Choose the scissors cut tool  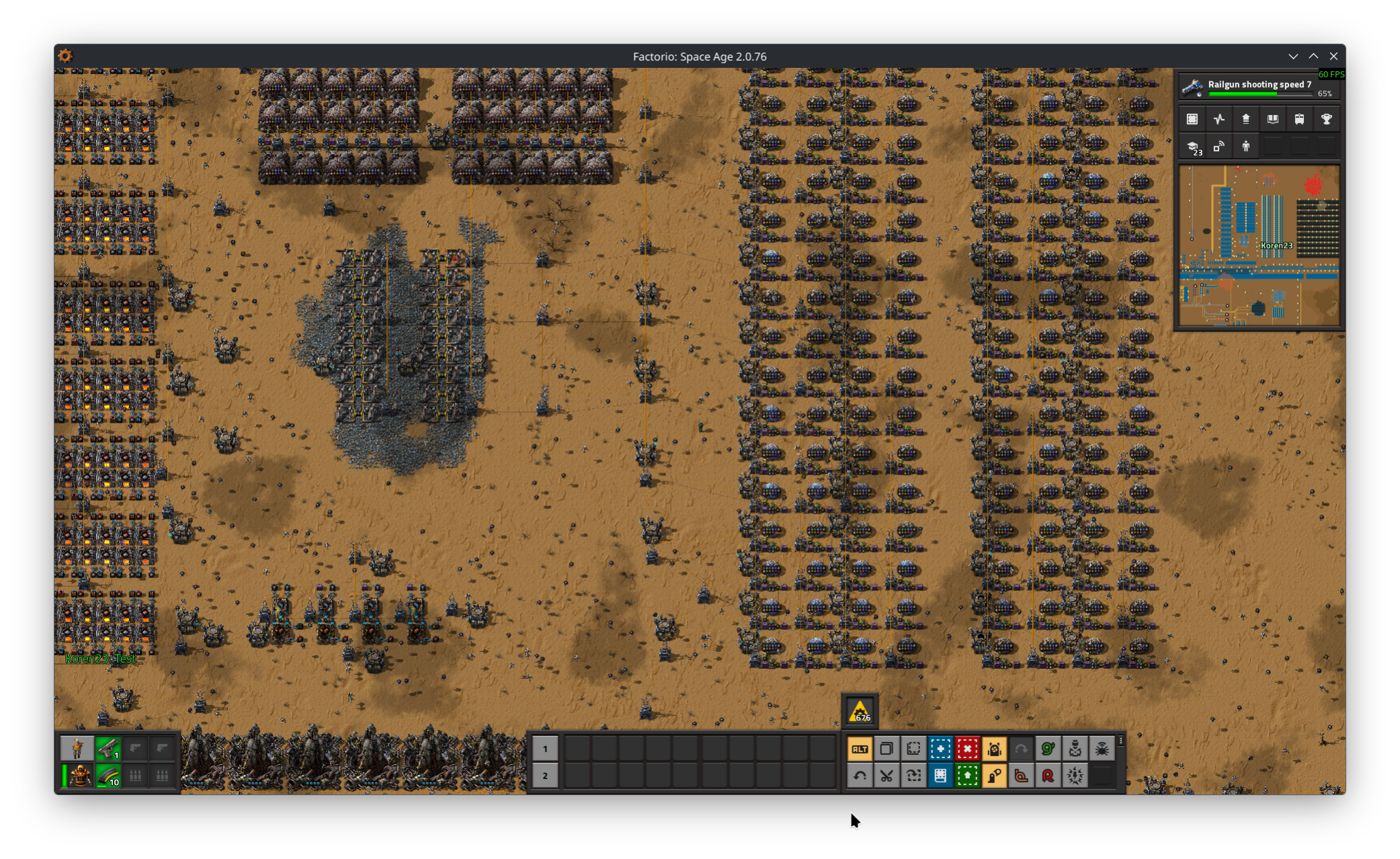pyautogui.click(x=887, y=776)
